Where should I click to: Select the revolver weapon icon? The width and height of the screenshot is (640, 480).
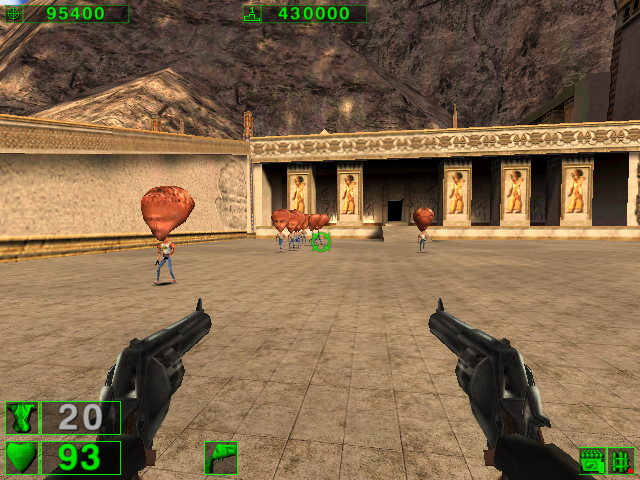click(x=220, y=458)
